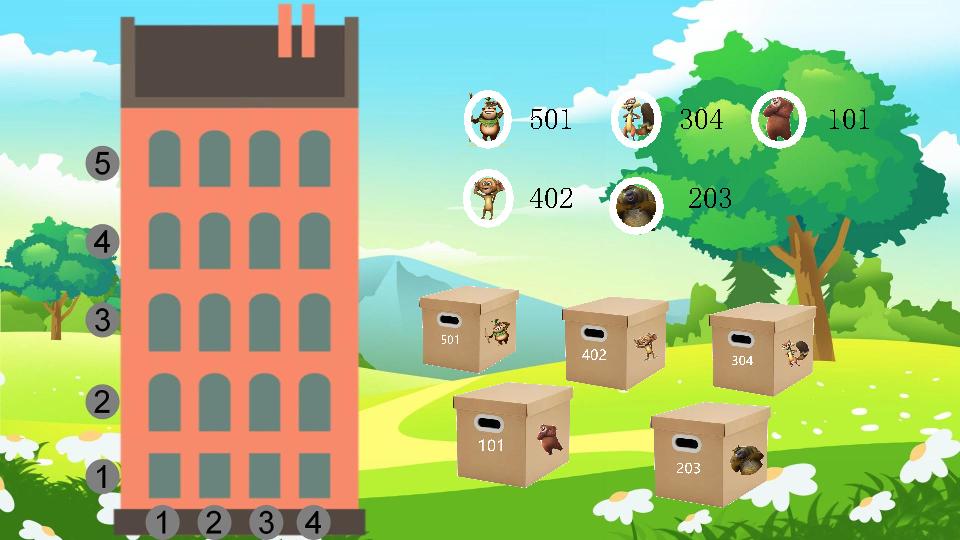Choose the cardboard box labeled 304
Screen dimensions: 960x540
761,349
